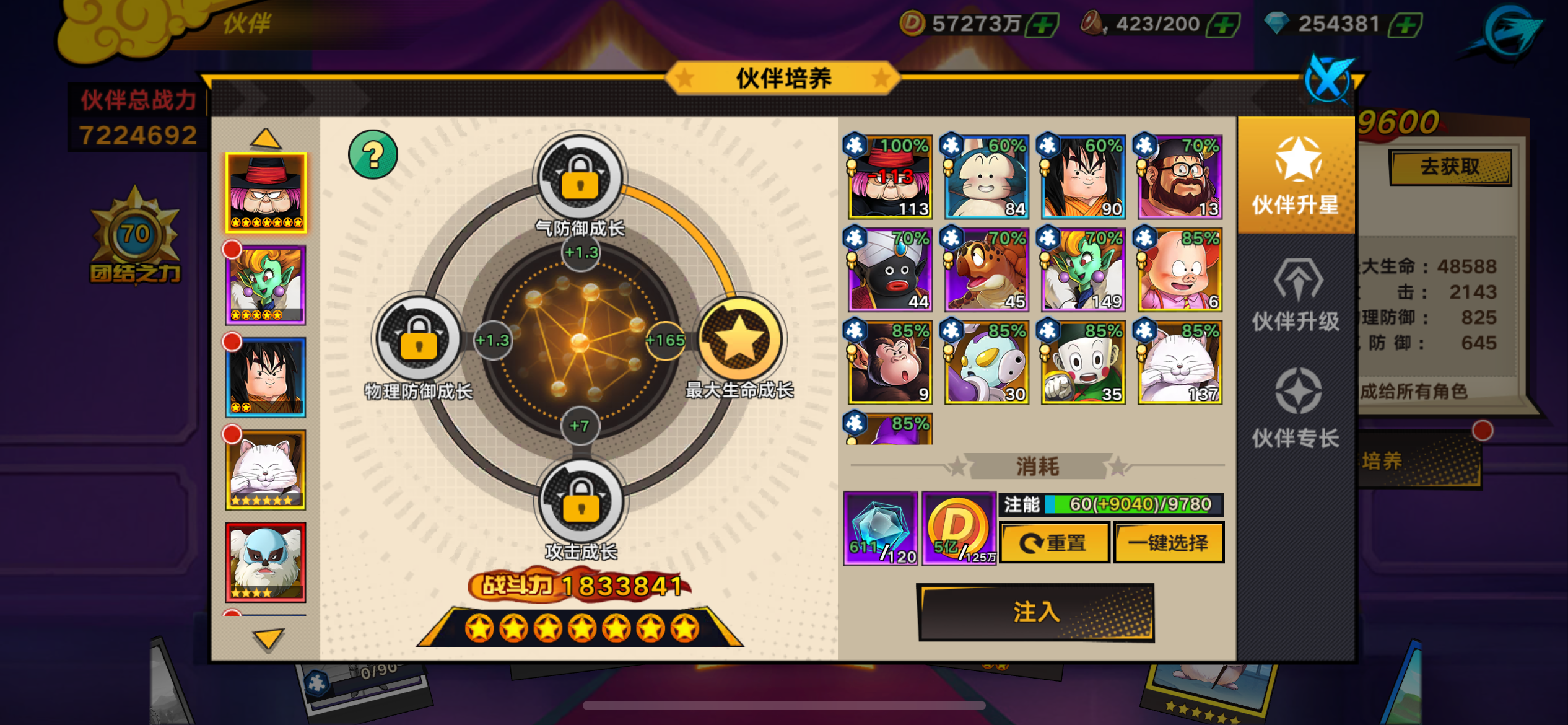Switch to the 伙伴升级 tab

point(1296,296)
